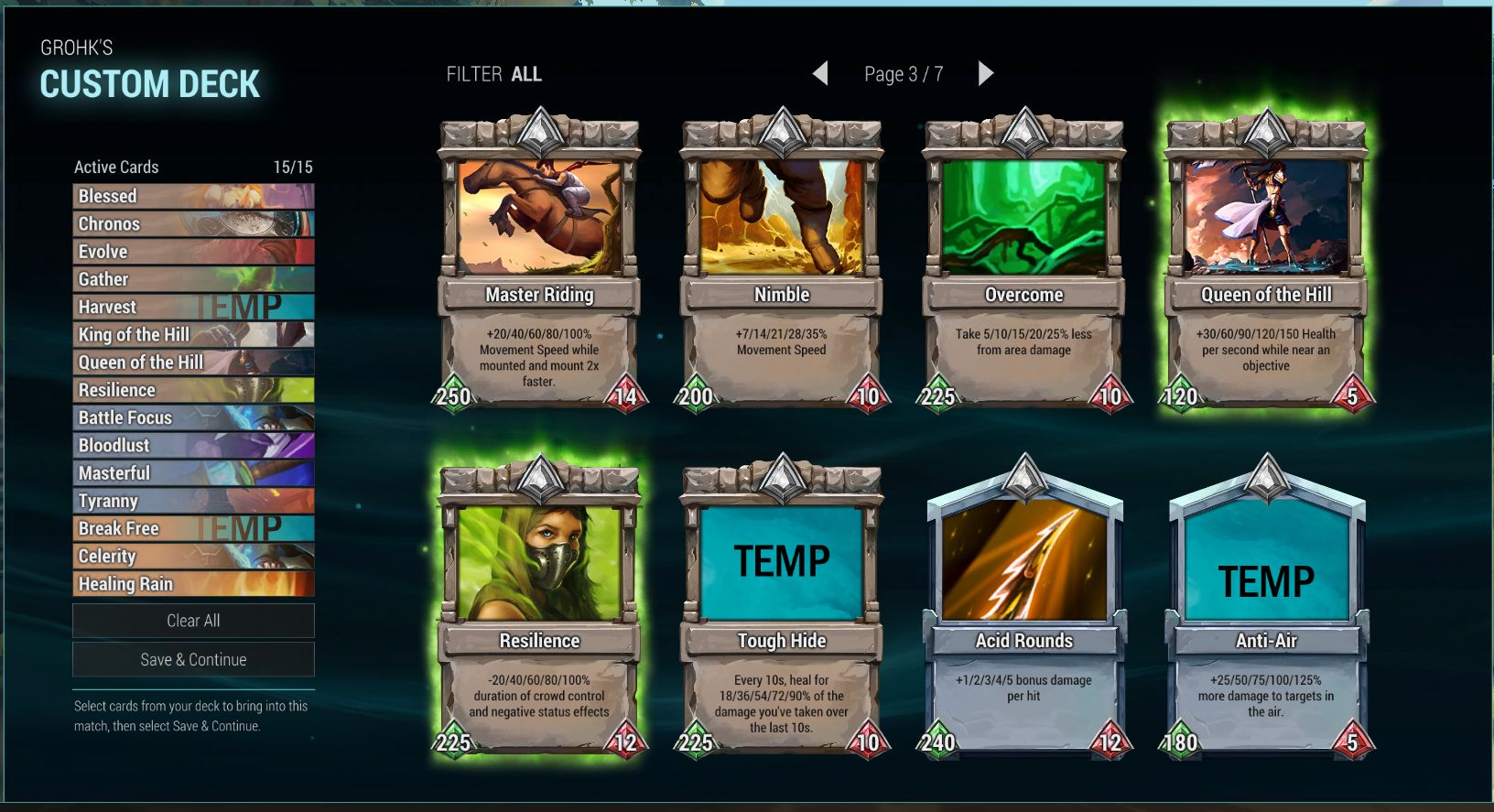Select Break Free in active cards list
The image size is (1494, 812).
[x=193, y=528]
